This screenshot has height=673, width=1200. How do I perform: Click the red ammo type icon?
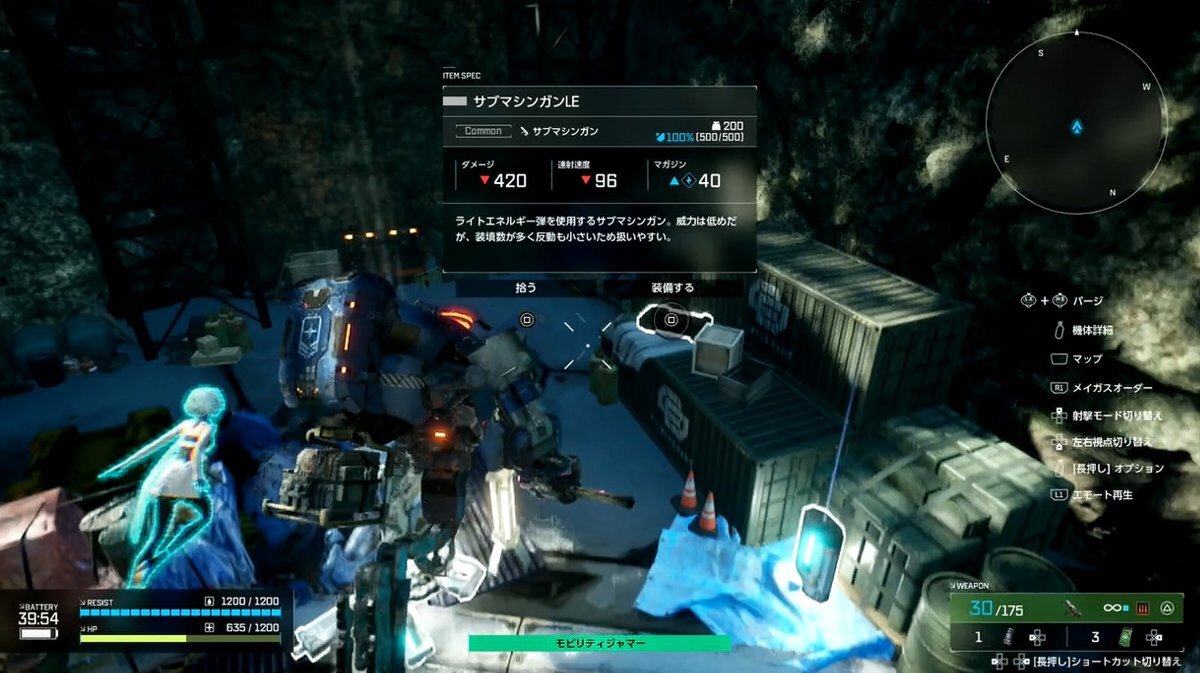coord(1143,606)
